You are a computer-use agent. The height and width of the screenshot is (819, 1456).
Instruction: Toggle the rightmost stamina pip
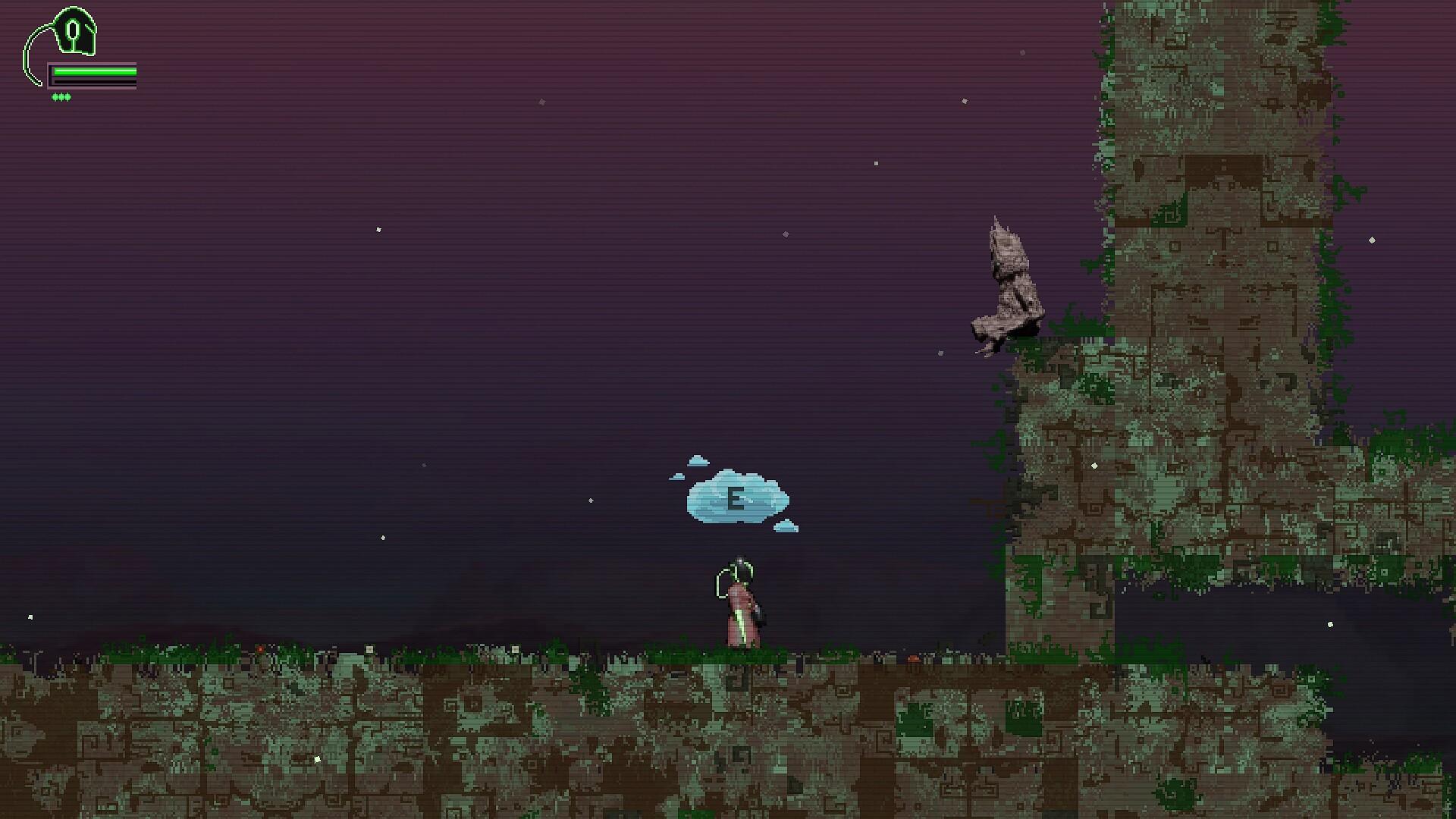tap(68, 97)
